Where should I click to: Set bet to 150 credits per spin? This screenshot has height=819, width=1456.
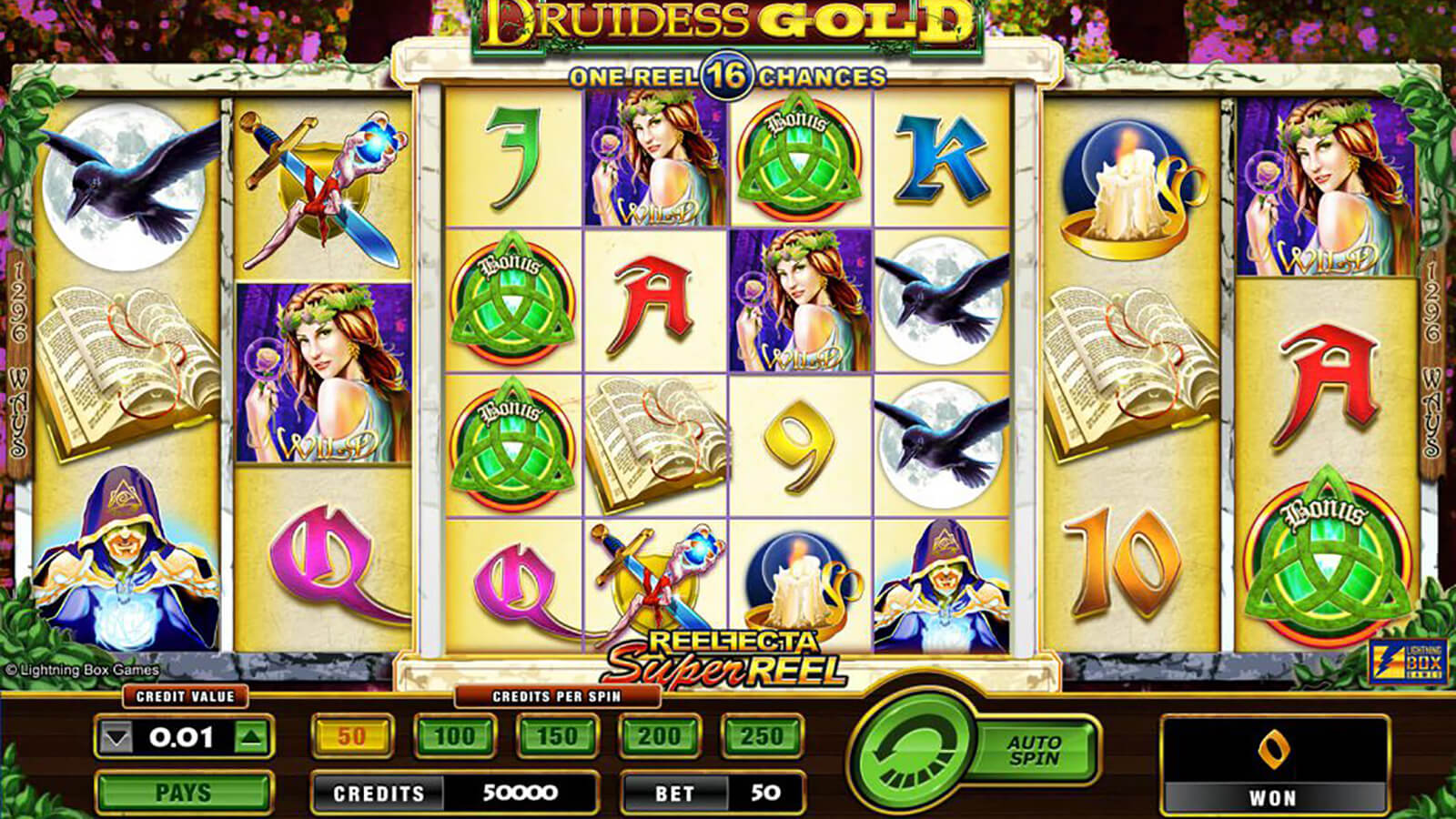[x=557, y=736]
